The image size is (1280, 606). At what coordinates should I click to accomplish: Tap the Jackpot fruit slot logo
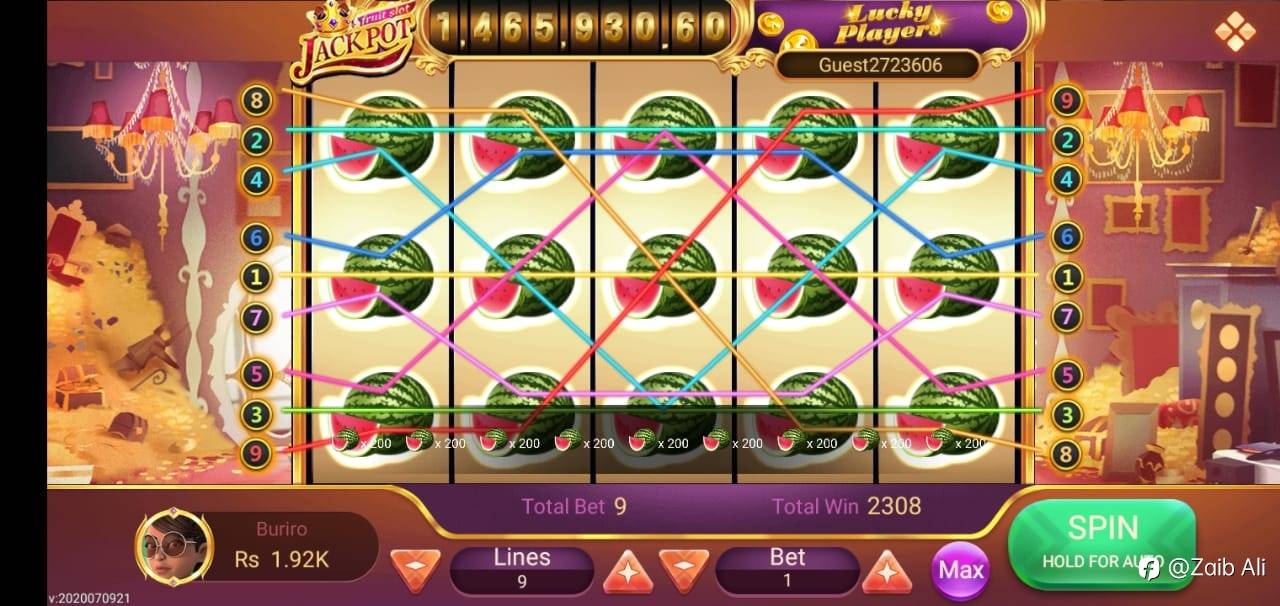tap(353, 42)
